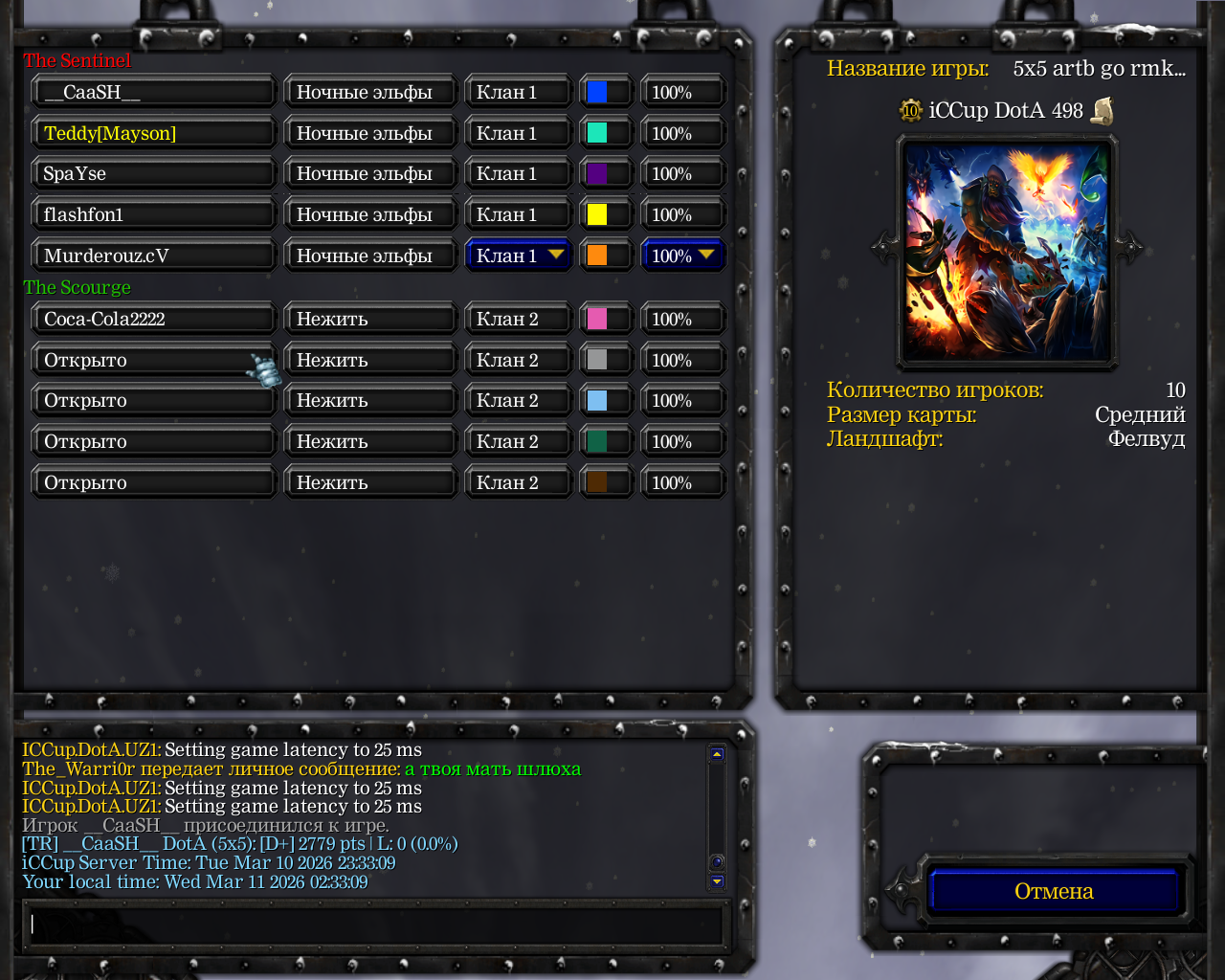
Task: Click Coca-Cola2222's Нежить race field
Action: click(369, 319)
